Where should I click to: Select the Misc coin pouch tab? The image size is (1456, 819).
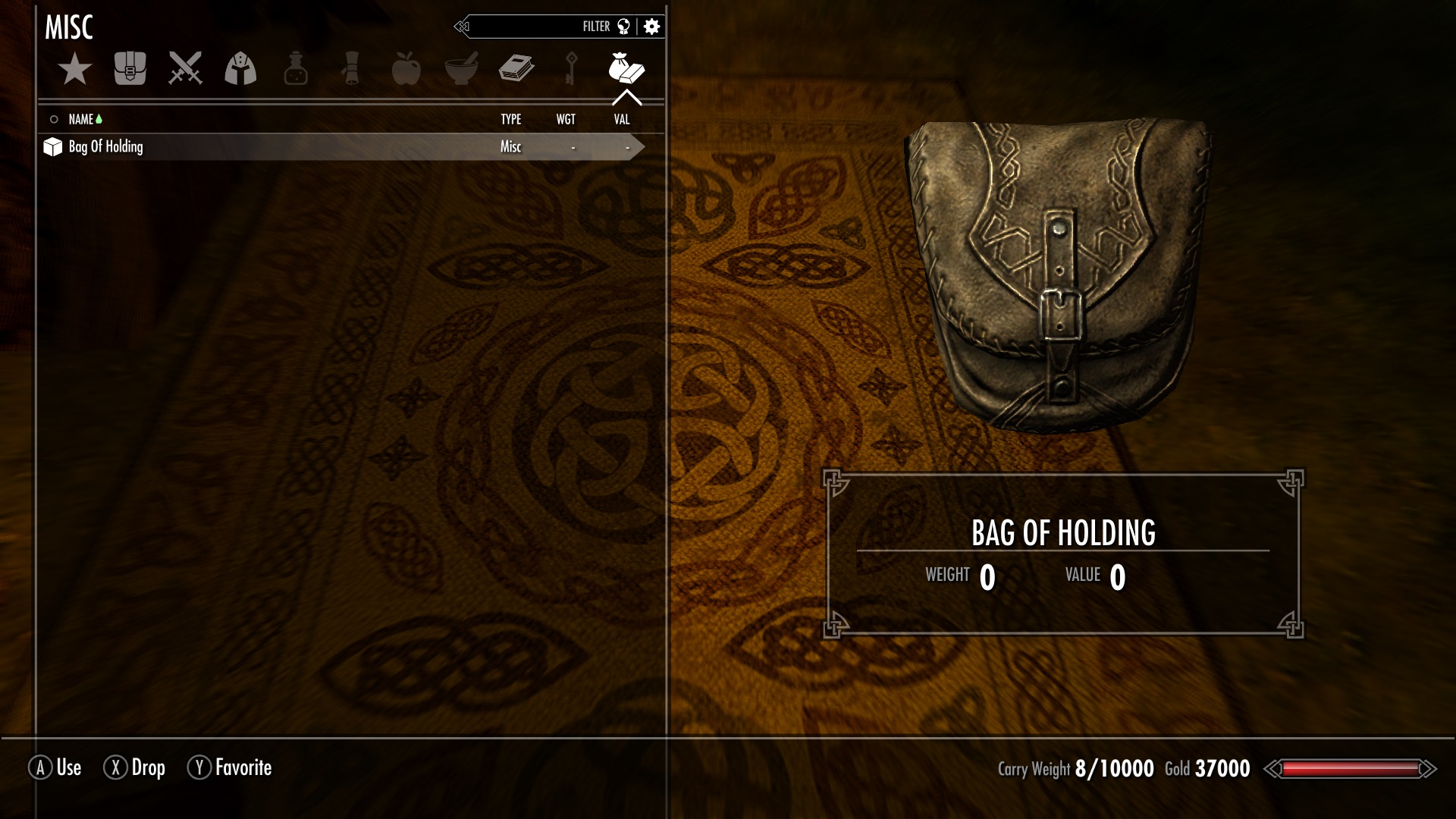626,69
